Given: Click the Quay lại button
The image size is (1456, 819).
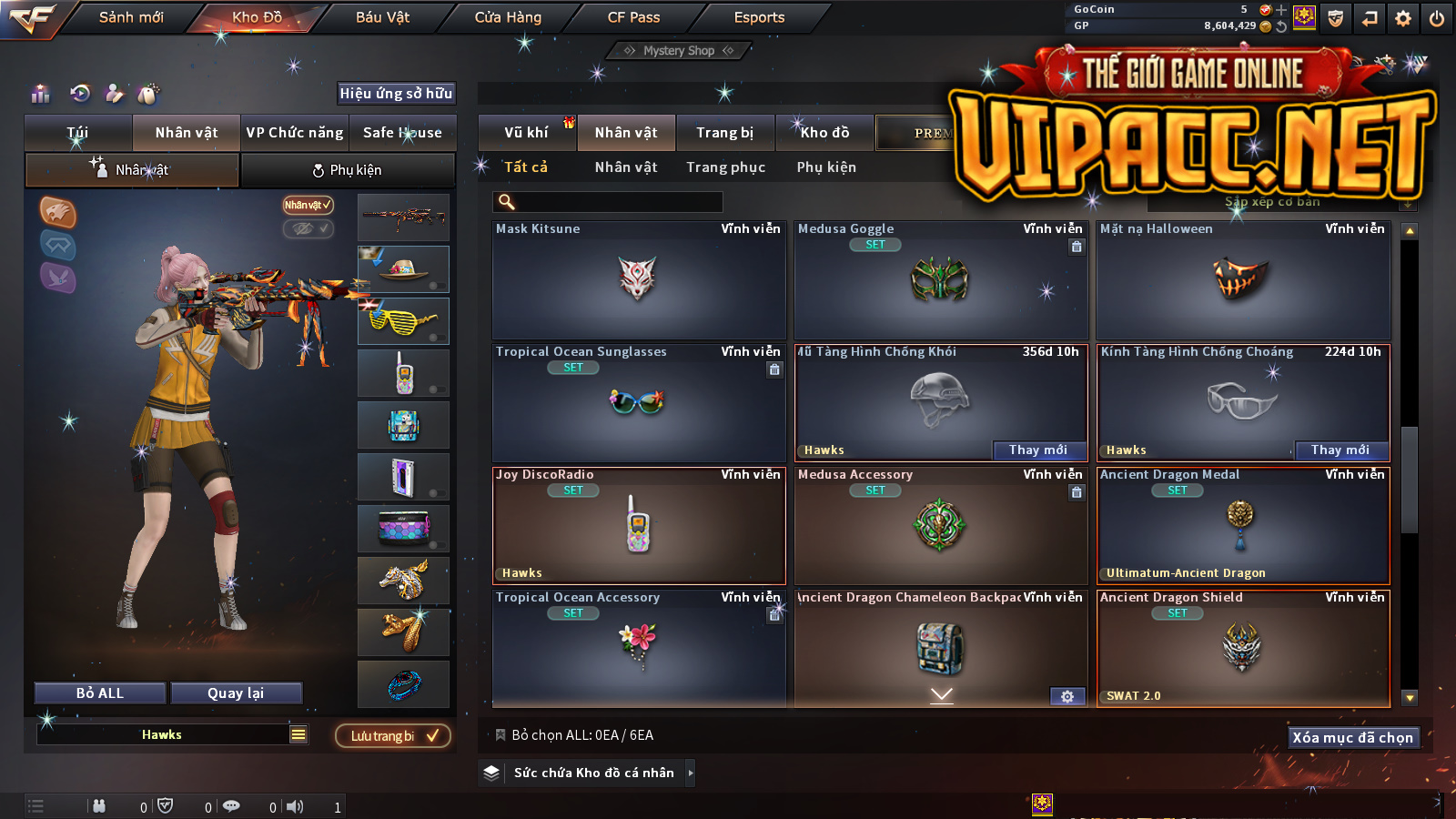Looking at the screenshot, I should 236,693.
